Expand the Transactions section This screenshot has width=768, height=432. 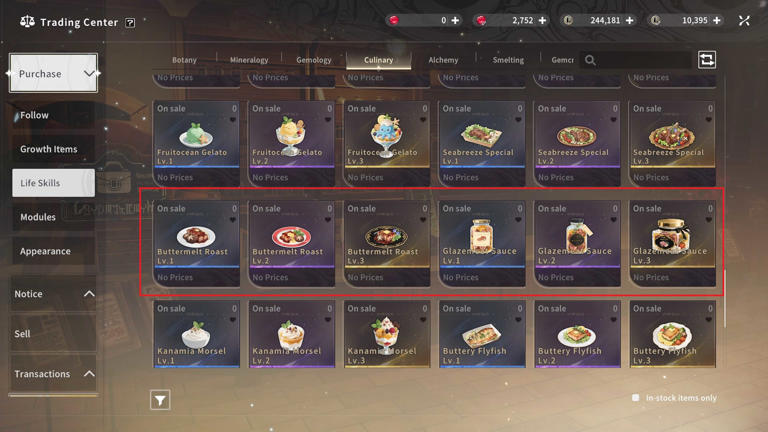(x=88, y=374)
